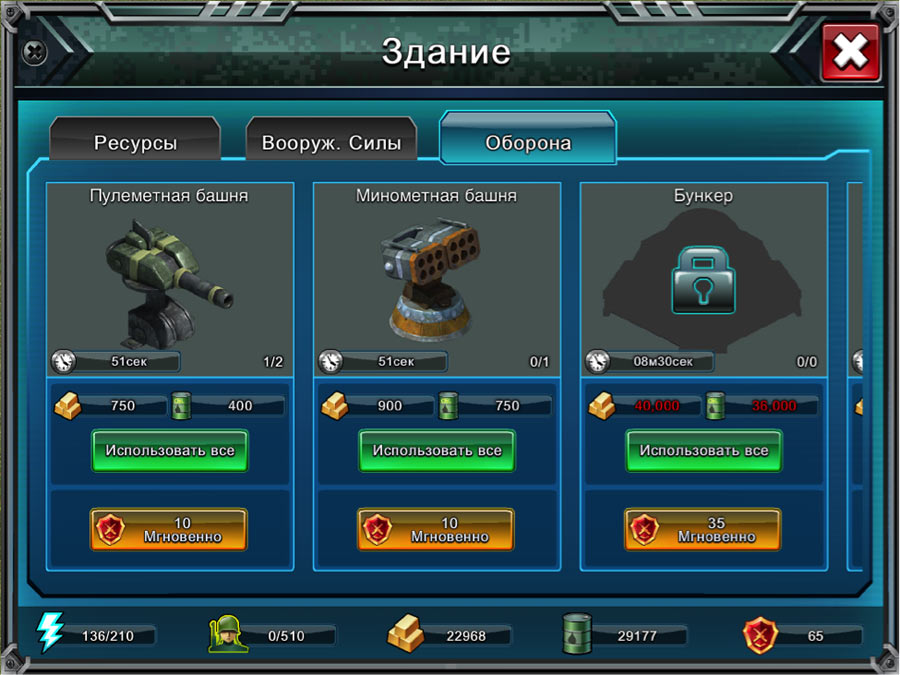
Task: Open the Вооруж. Силы tab
Action: pyautogui.click(x=331, y=142)
